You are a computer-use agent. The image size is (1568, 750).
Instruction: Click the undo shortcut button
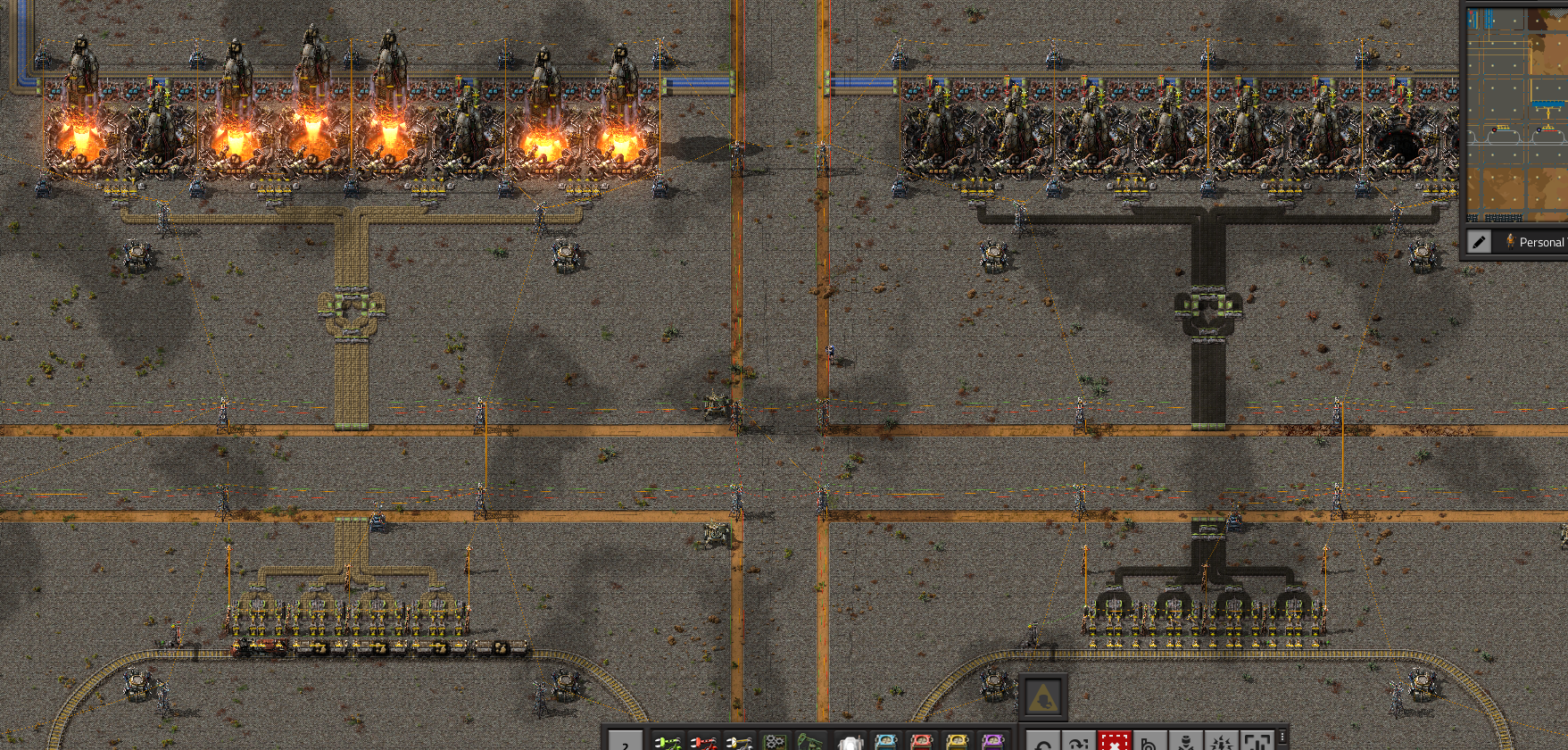pos(1042,742)
